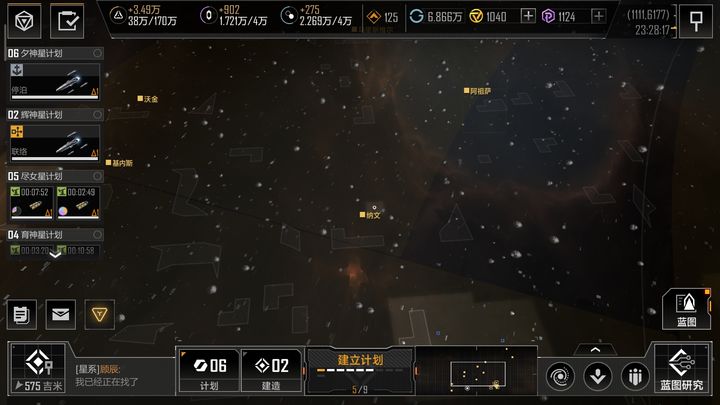The image size is (720, 405).
Task: Open the mail envelope icon
Action: 59,314
